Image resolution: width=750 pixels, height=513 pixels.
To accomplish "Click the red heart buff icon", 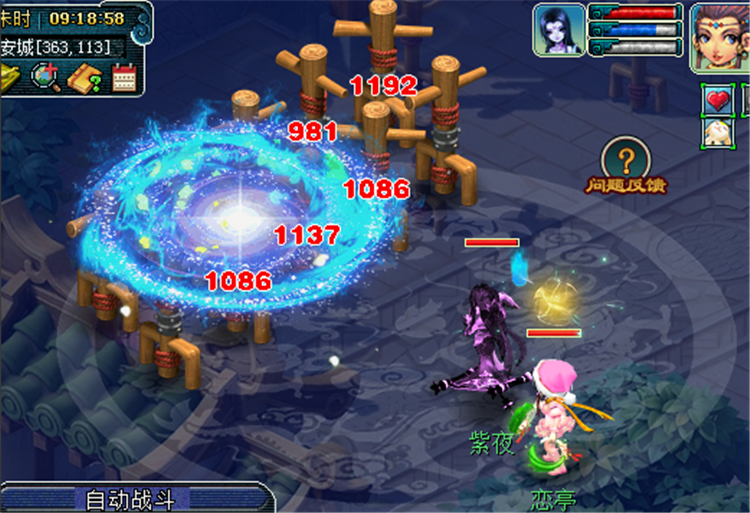I will 719,100.
